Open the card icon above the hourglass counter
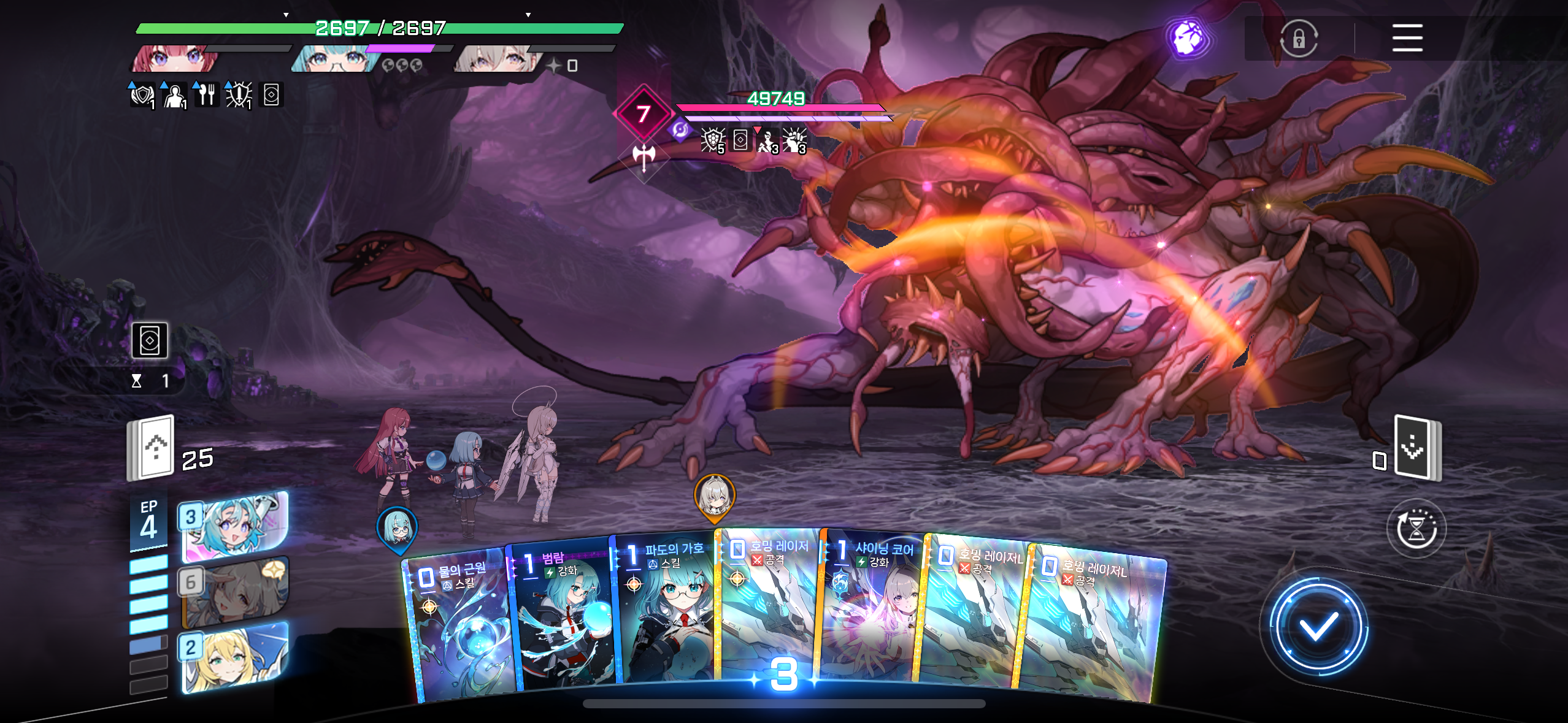 (x=150, y=340)
